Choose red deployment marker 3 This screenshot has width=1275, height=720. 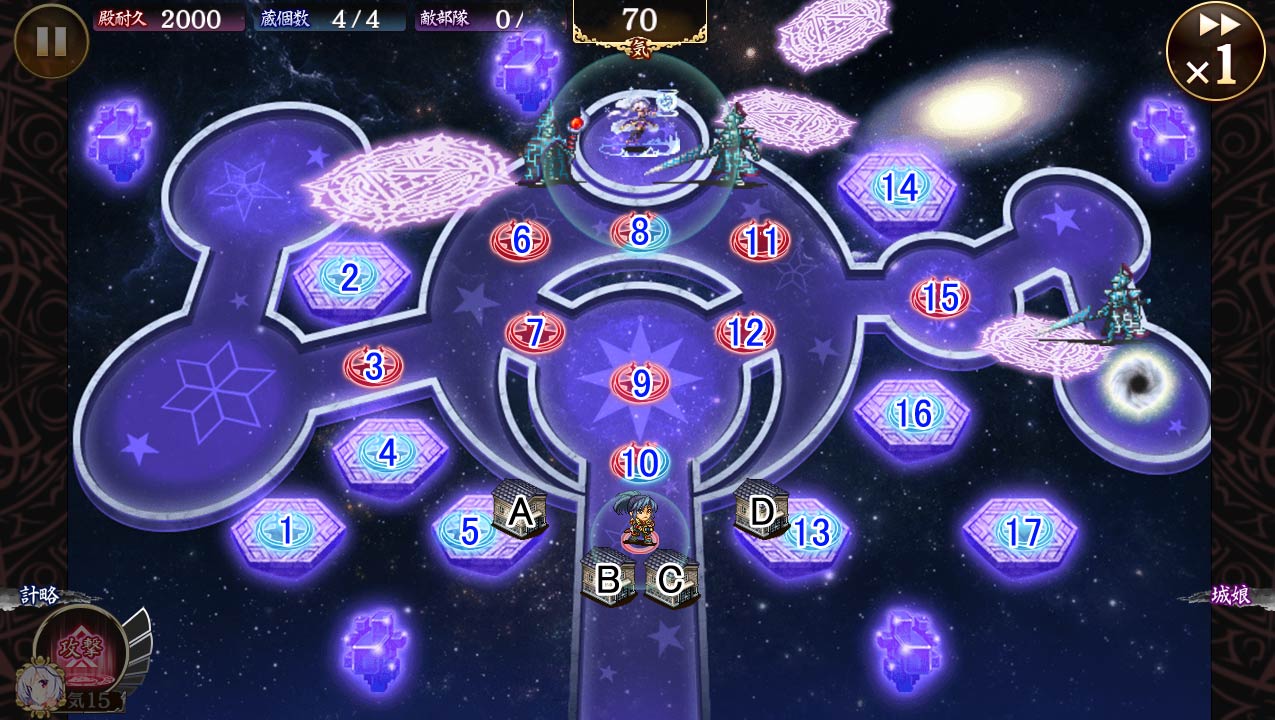374,367
